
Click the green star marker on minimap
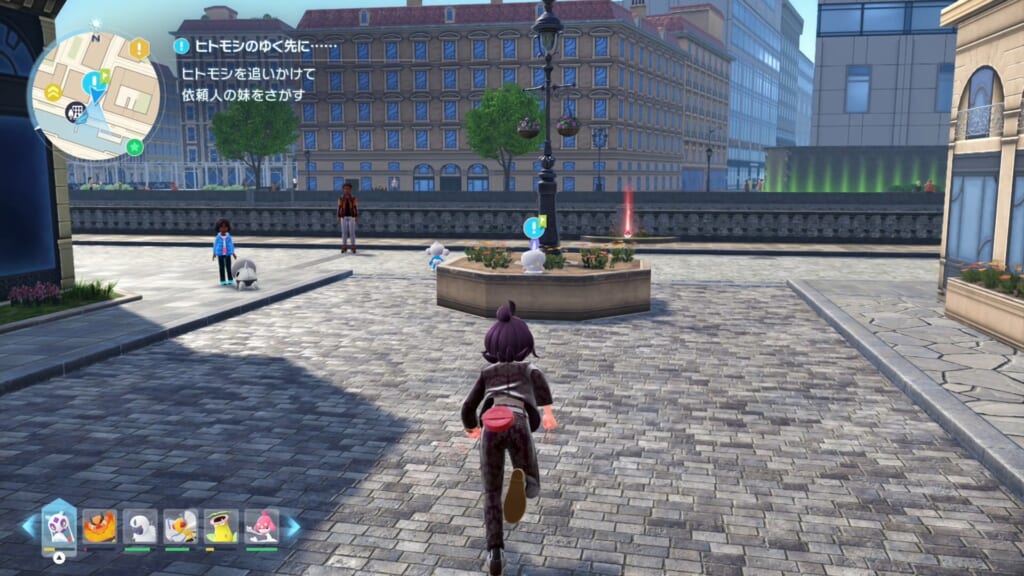click(135, 147)
